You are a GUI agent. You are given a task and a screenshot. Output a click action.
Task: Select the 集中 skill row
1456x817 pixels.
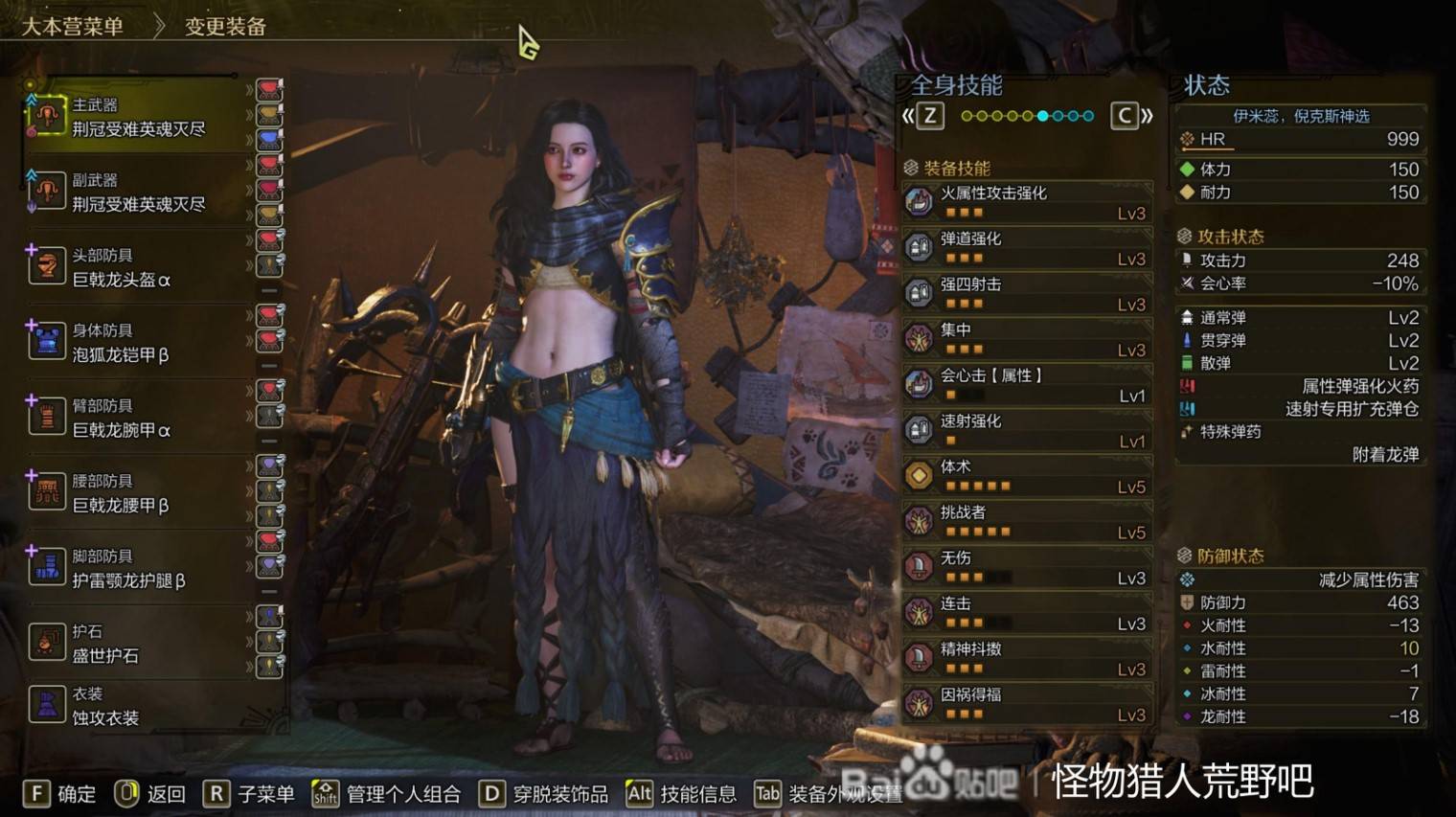tap(1026, 339)
